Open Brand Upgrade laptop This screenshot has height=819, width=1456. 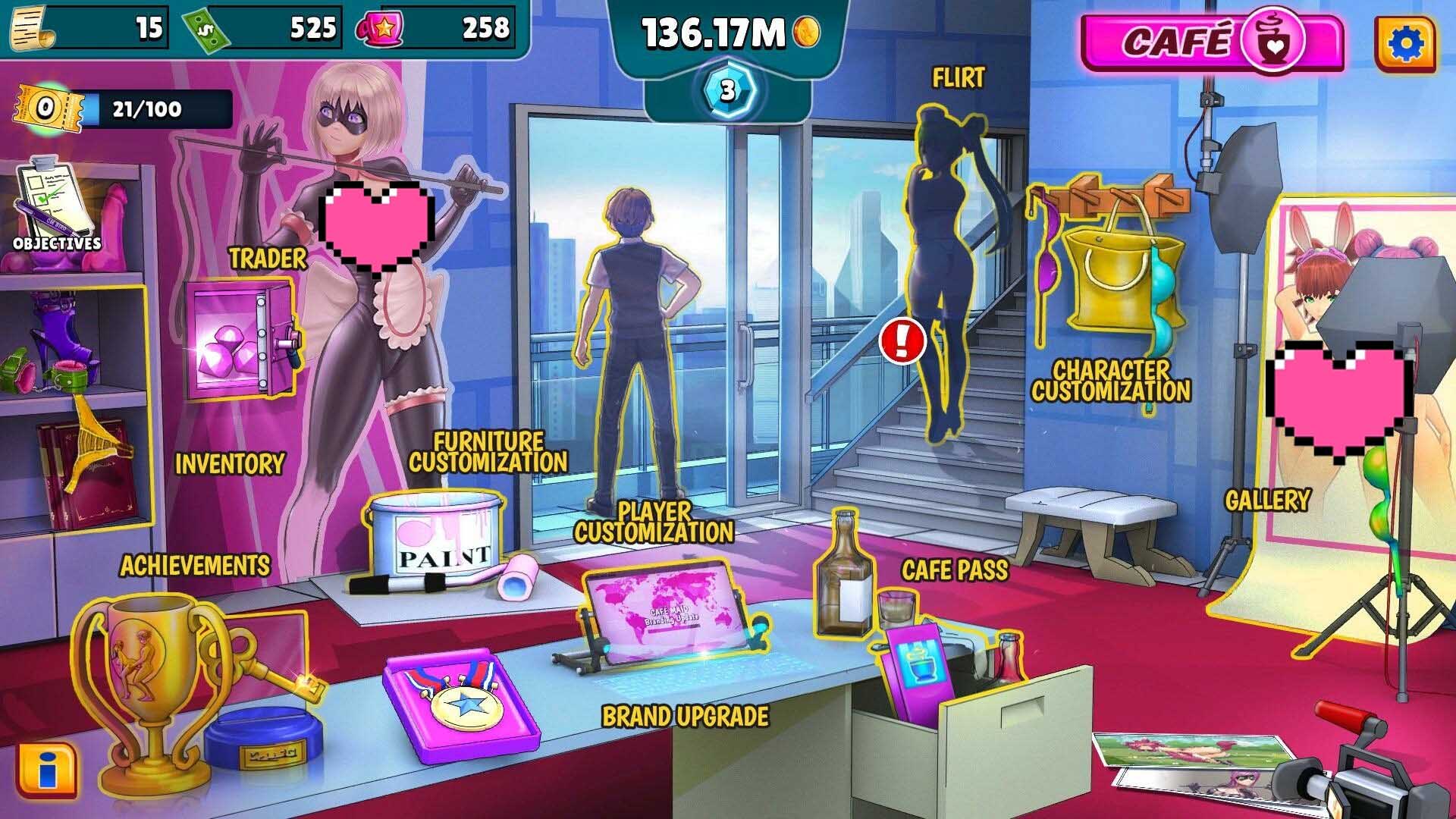coord(667,614)
